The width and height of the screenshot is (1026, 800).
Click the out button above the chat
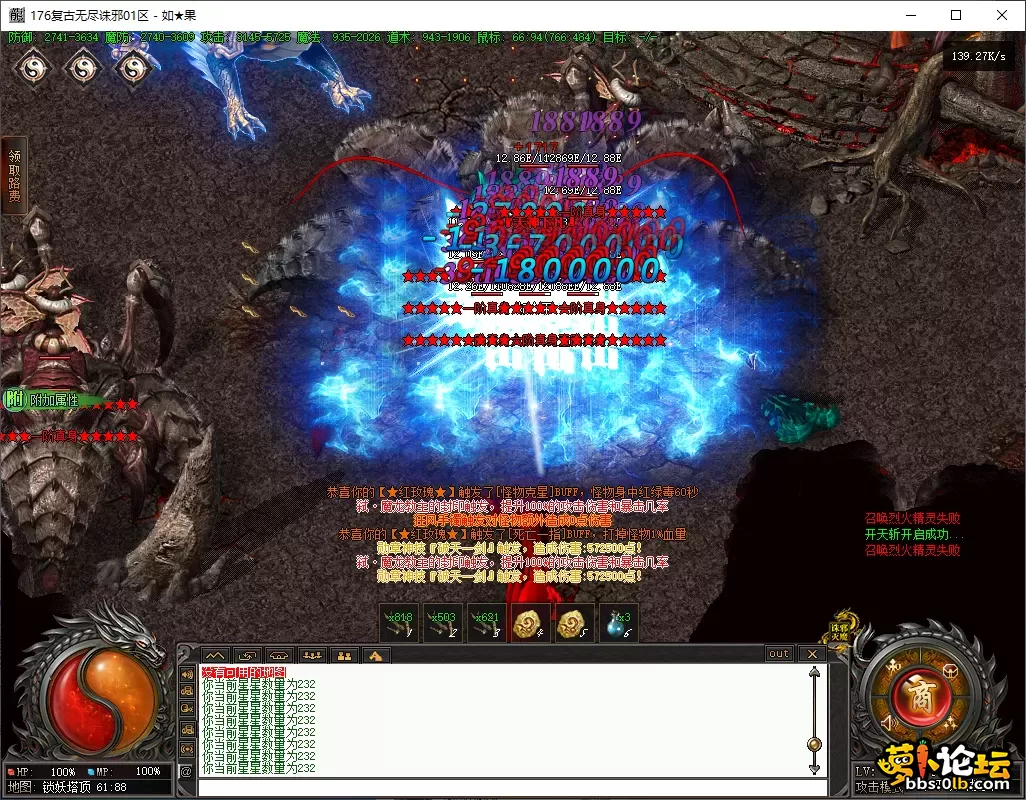[x=778, y=654]
